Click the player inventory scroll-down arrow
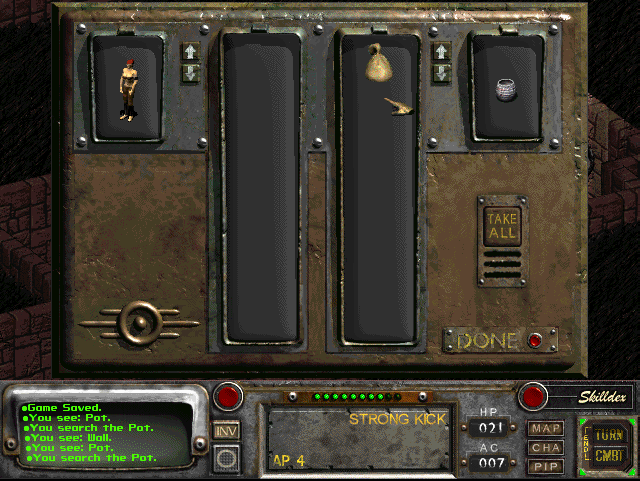Screen dimensions: 640x481 [x=190, y=72]
